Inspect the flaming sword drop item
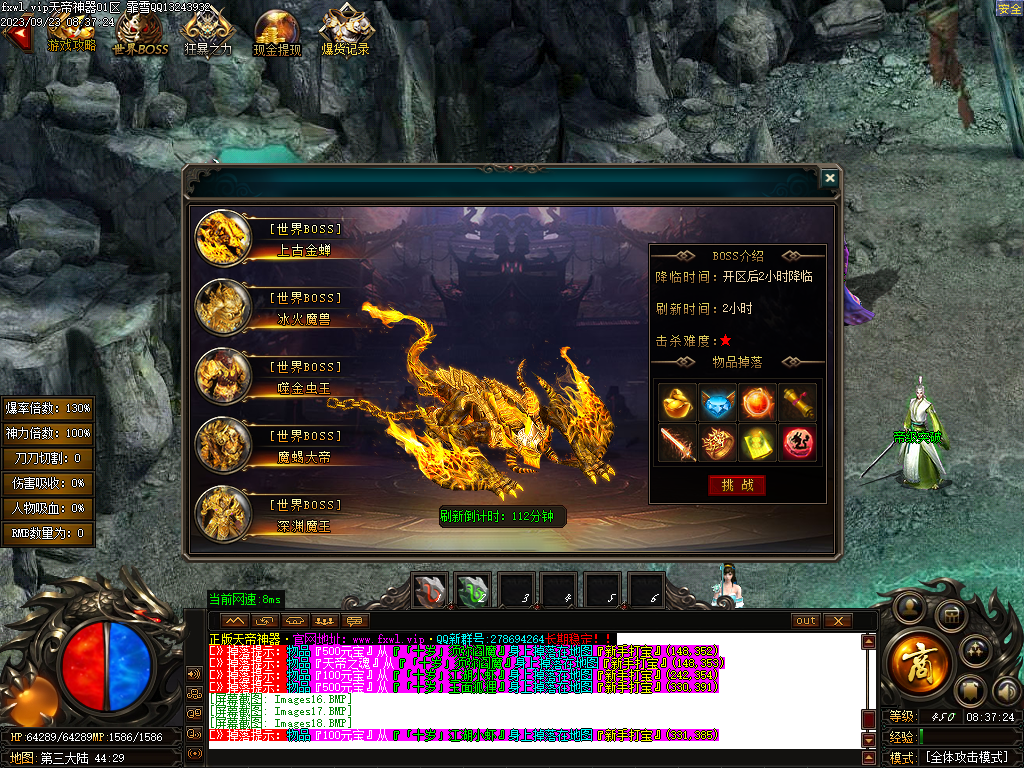The height and width of the screenshot is (768, 1024). 677,443
